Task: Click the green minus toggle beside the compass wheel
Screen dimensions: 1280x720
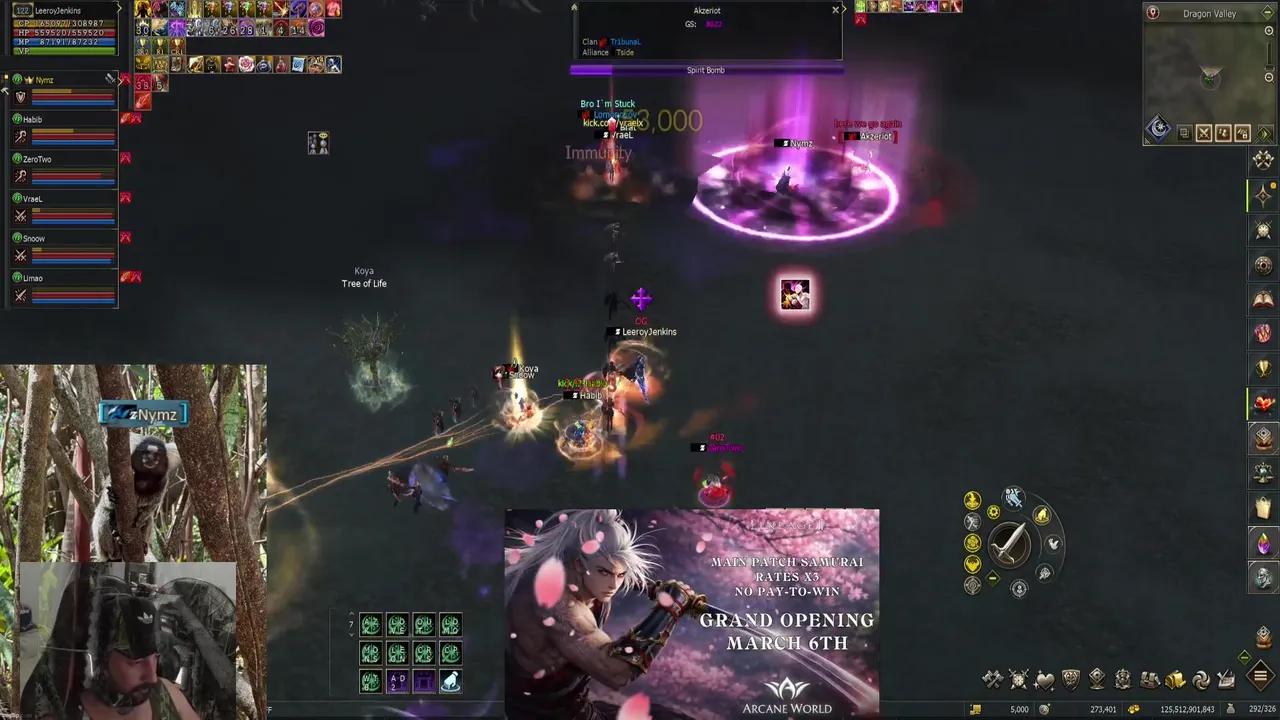Action: coord(992,577)
